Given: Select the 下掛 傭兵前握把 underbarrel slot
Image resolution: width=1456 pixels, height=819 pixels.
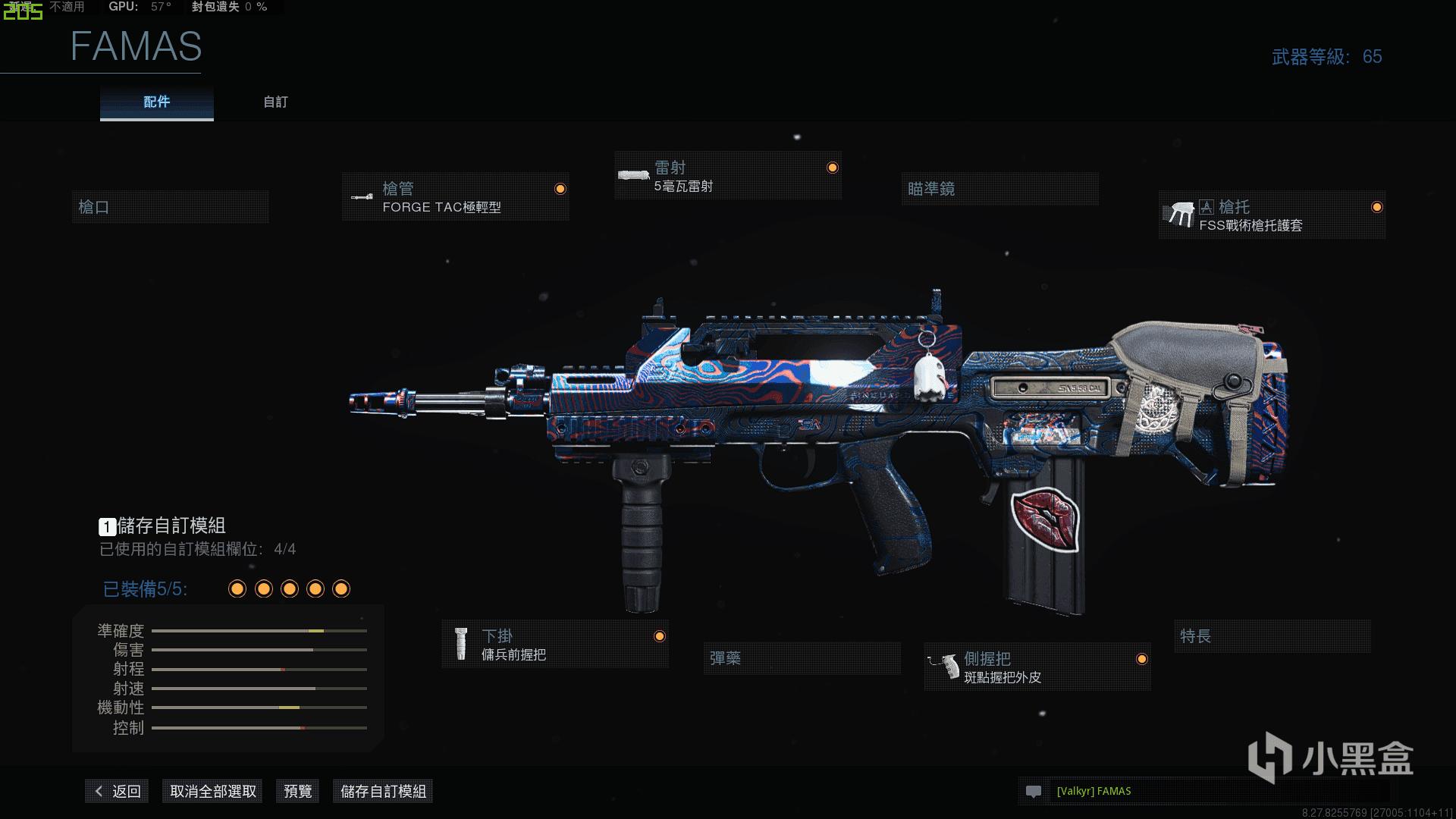Looking at the screenshot, I should (x=555, y=645).
